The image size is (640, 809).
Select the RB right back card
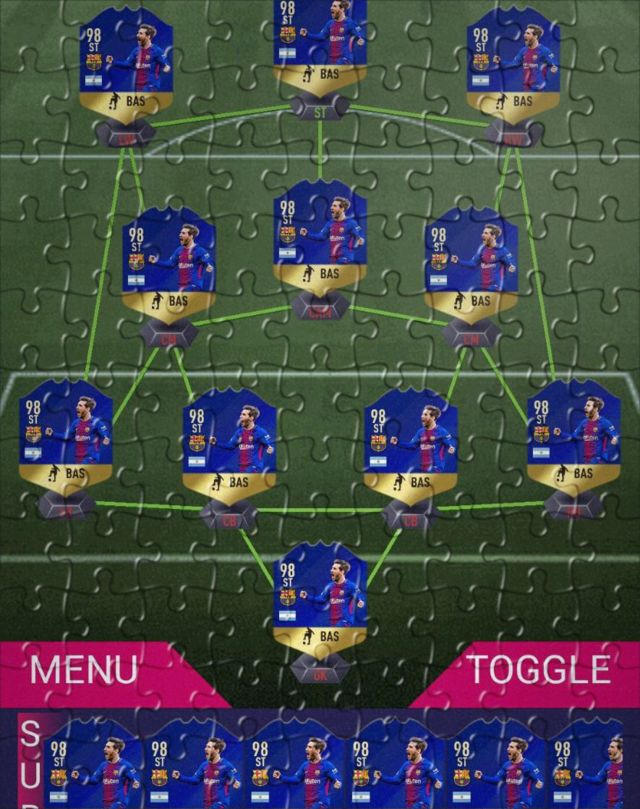[x=574, y=438]
